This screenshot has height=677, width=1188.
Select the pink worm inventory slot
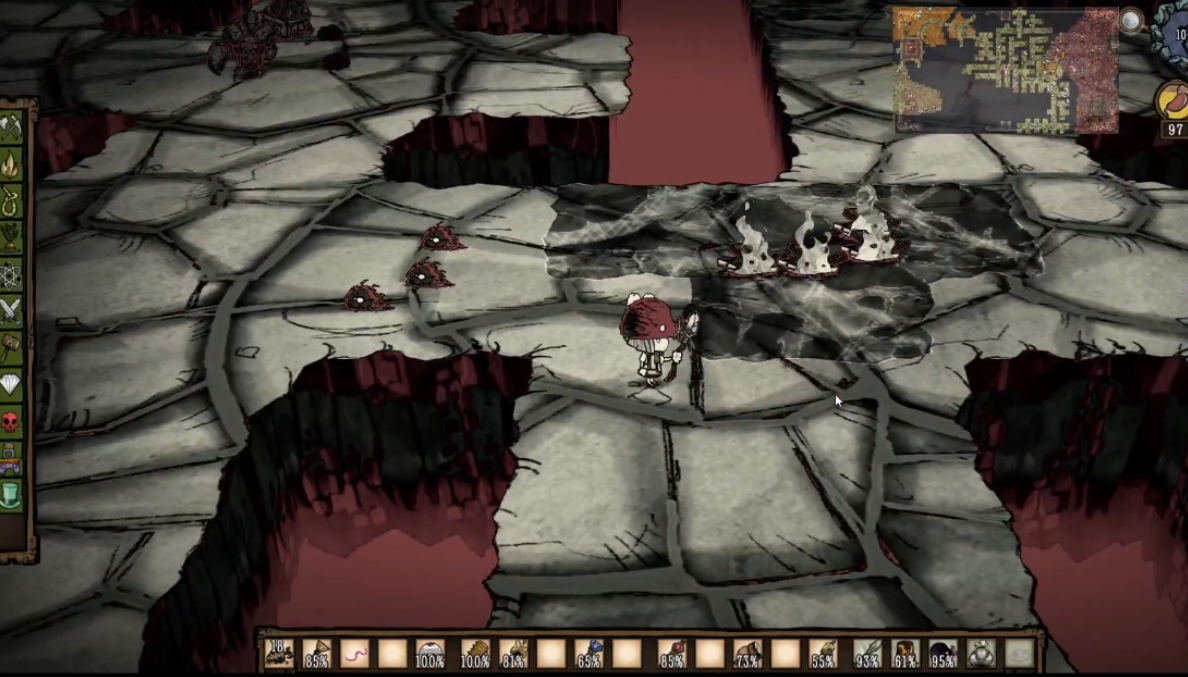pos(355,654)
